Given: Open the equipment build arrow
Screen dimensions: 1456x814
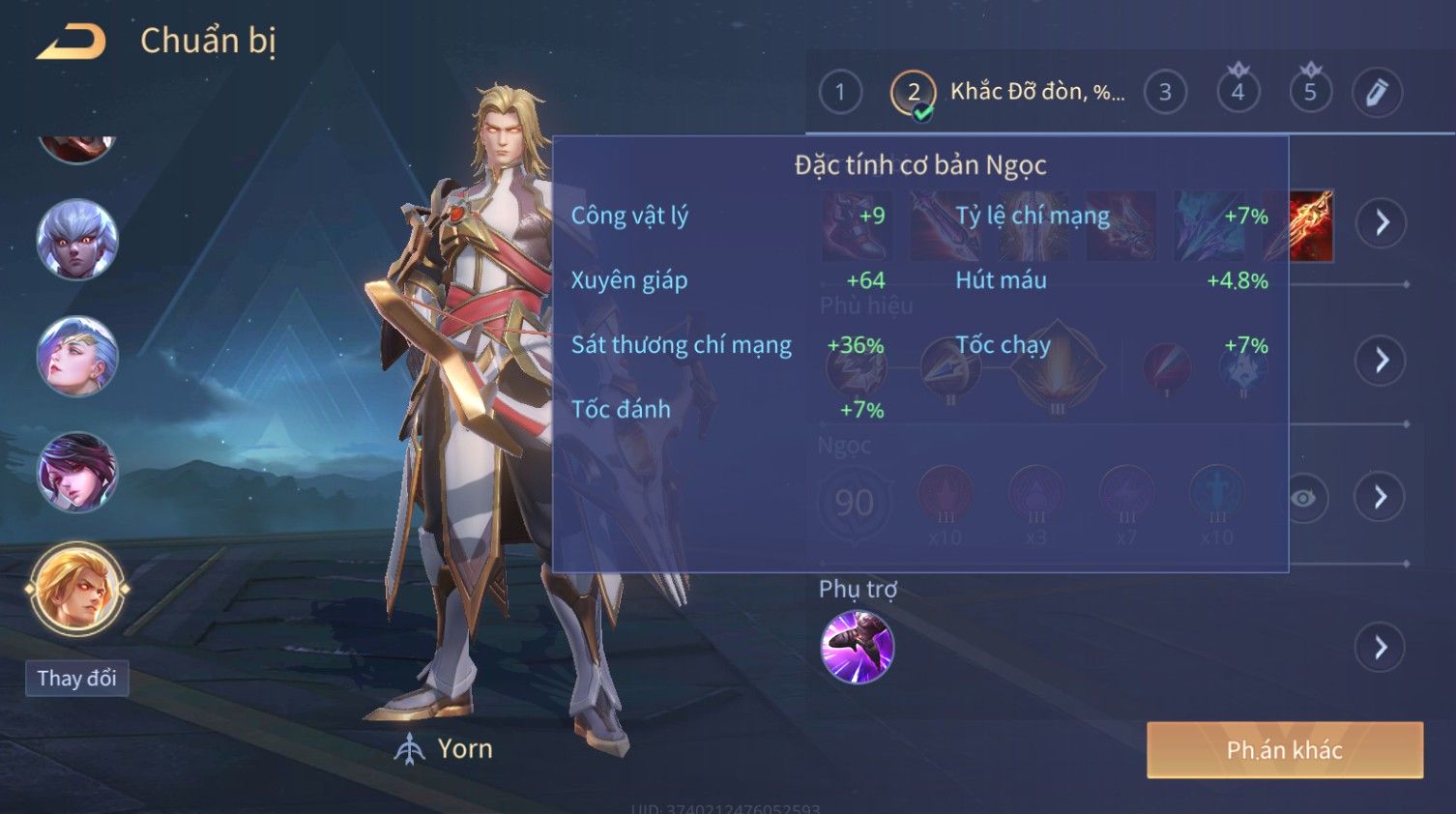Looking at the screenshot, I should pos(1381,223).
